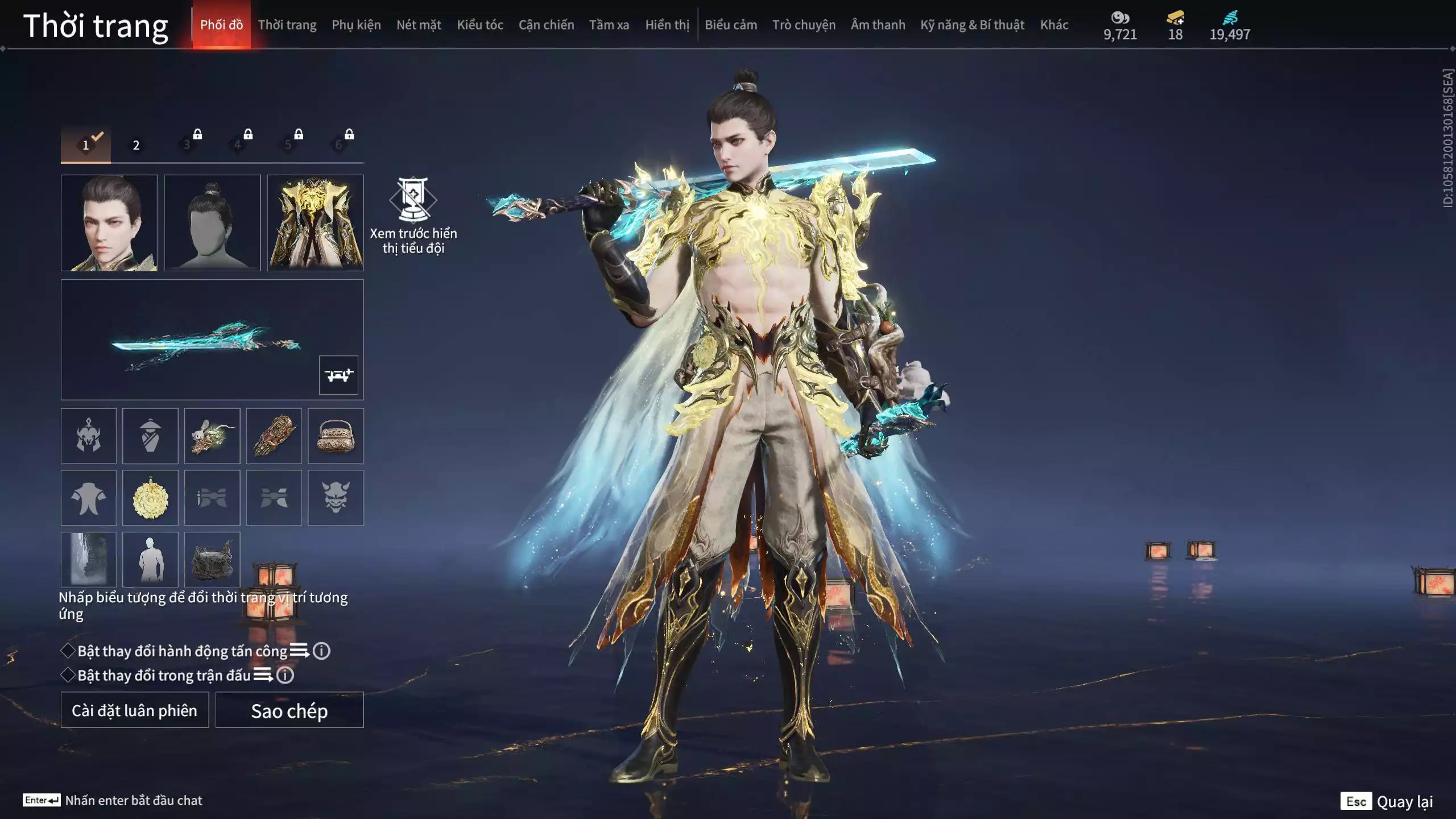Click the Sao chép button
1456x819 pixels.
[x=289, y=710]
